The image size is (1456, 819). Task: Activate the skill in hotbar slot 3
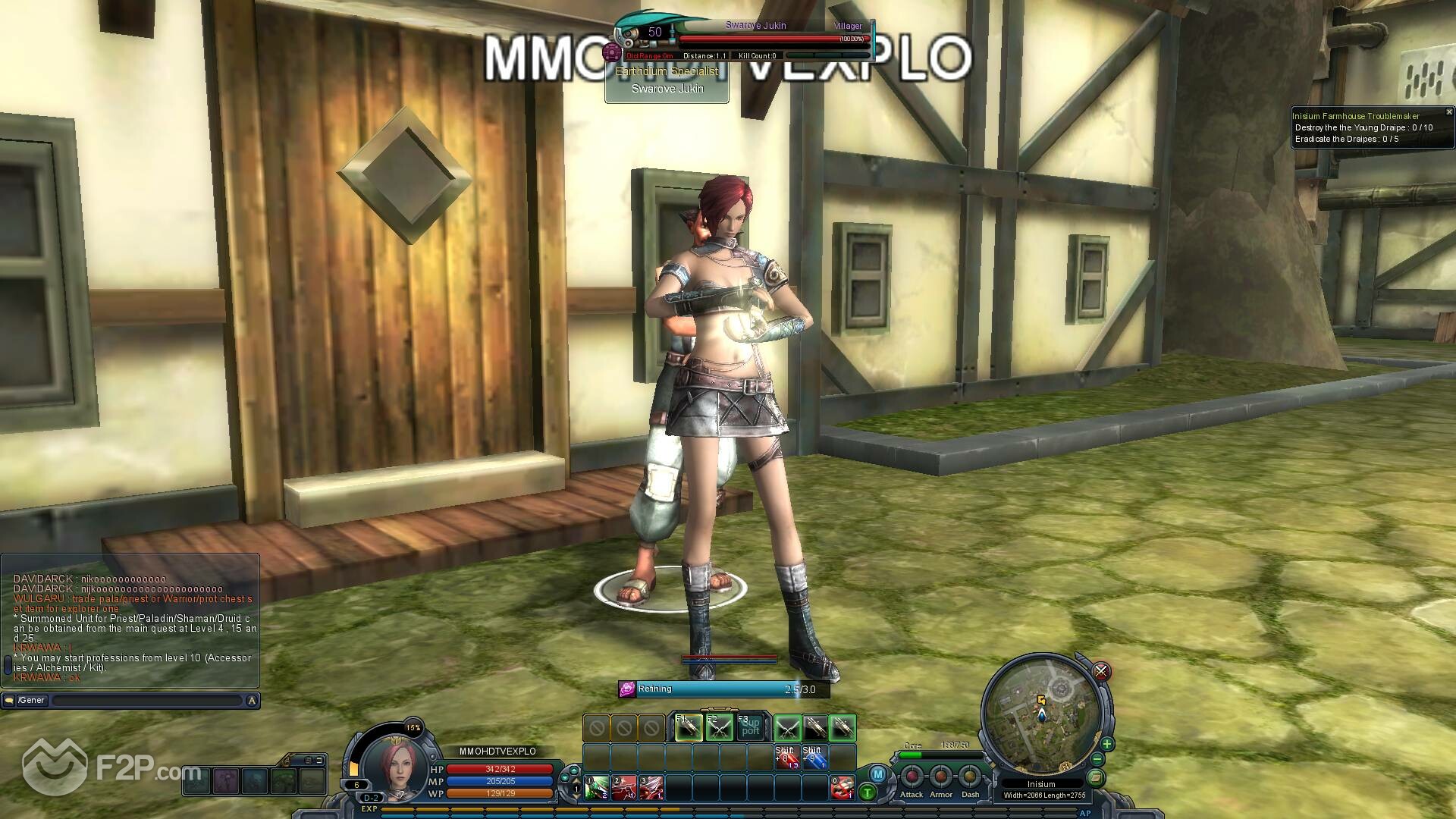(x=651, y=788)
